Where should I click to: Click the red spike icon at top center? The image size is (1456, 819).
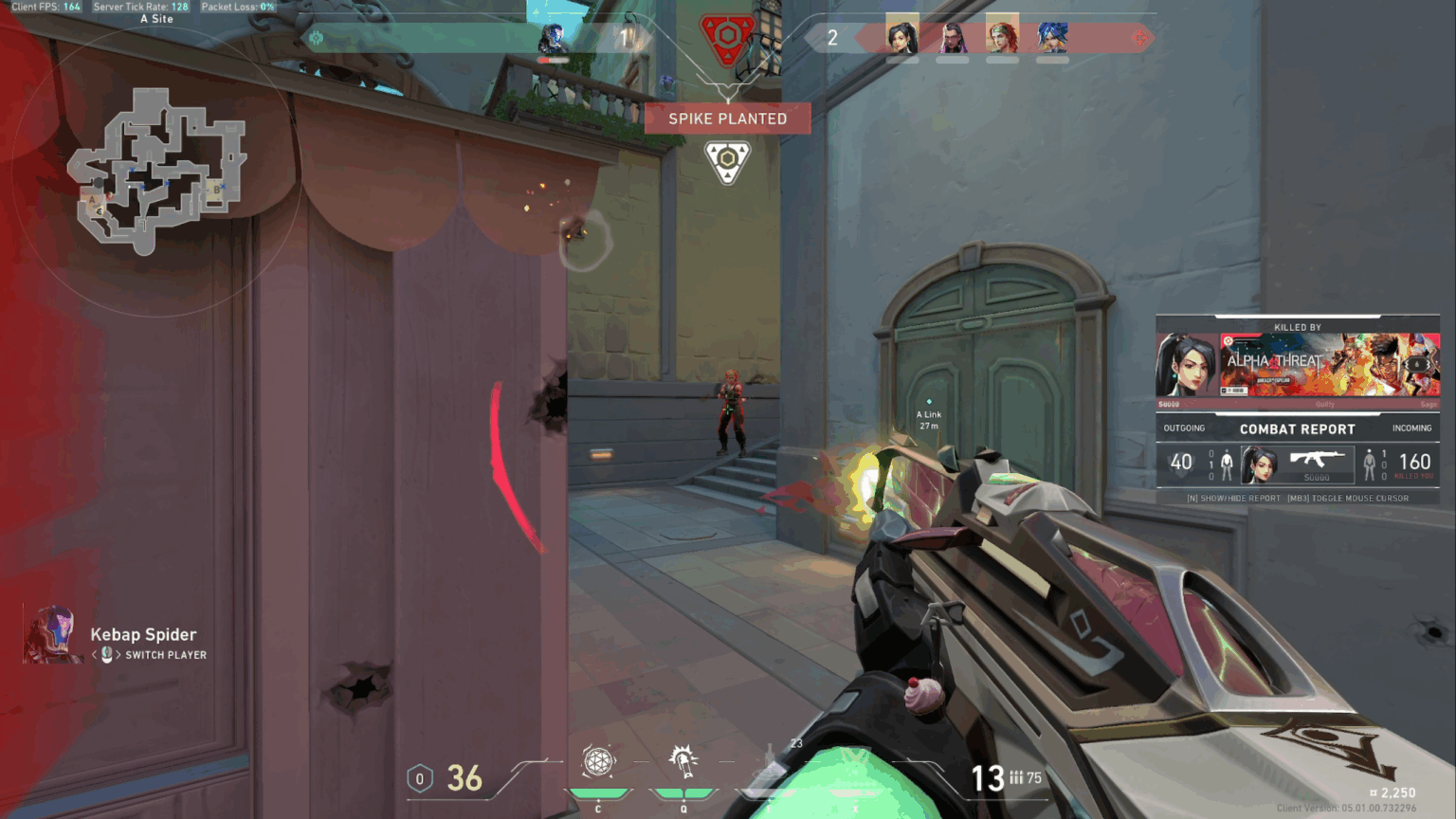click(727, 38)
